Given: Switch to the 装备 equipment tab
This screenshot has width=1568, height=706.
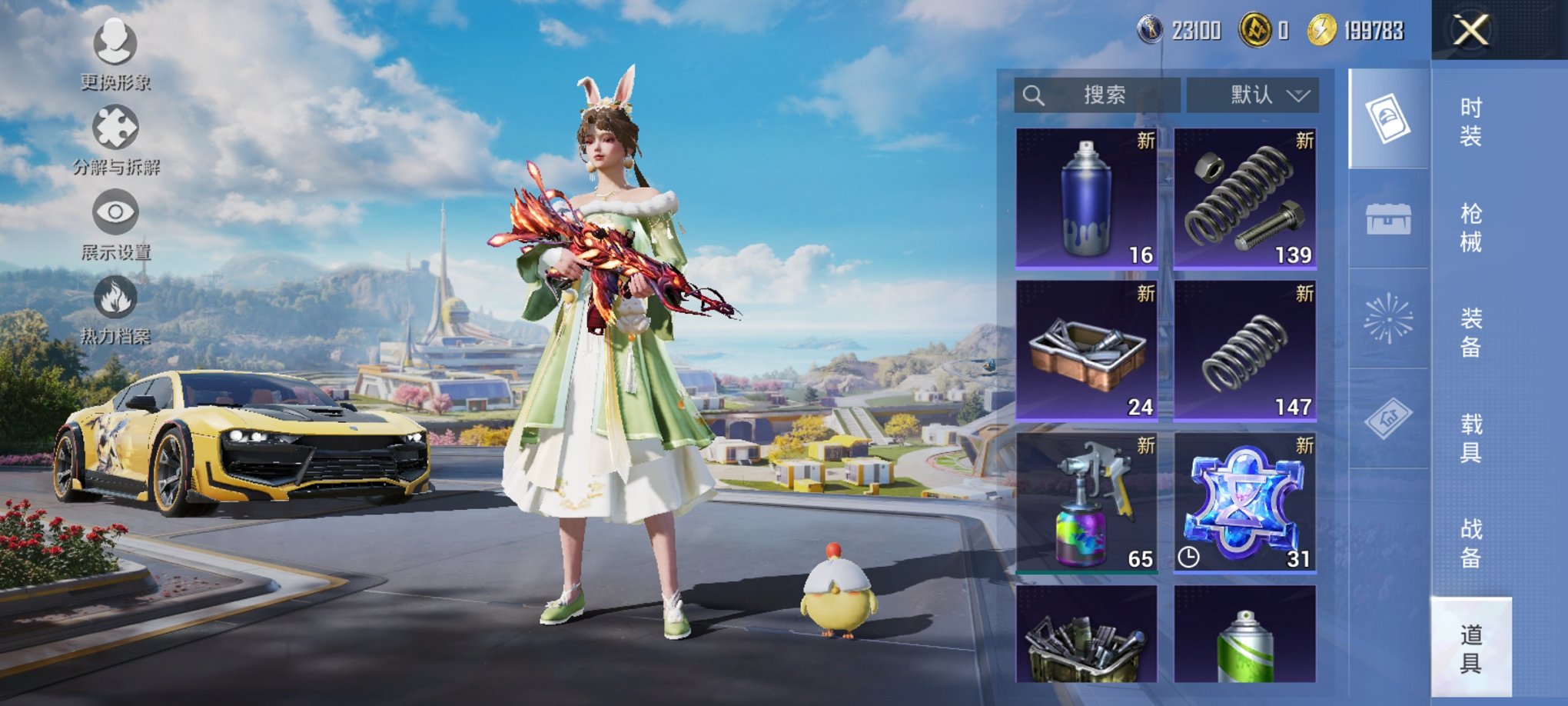Looking at the screenshot, I should click(1470, 332).
